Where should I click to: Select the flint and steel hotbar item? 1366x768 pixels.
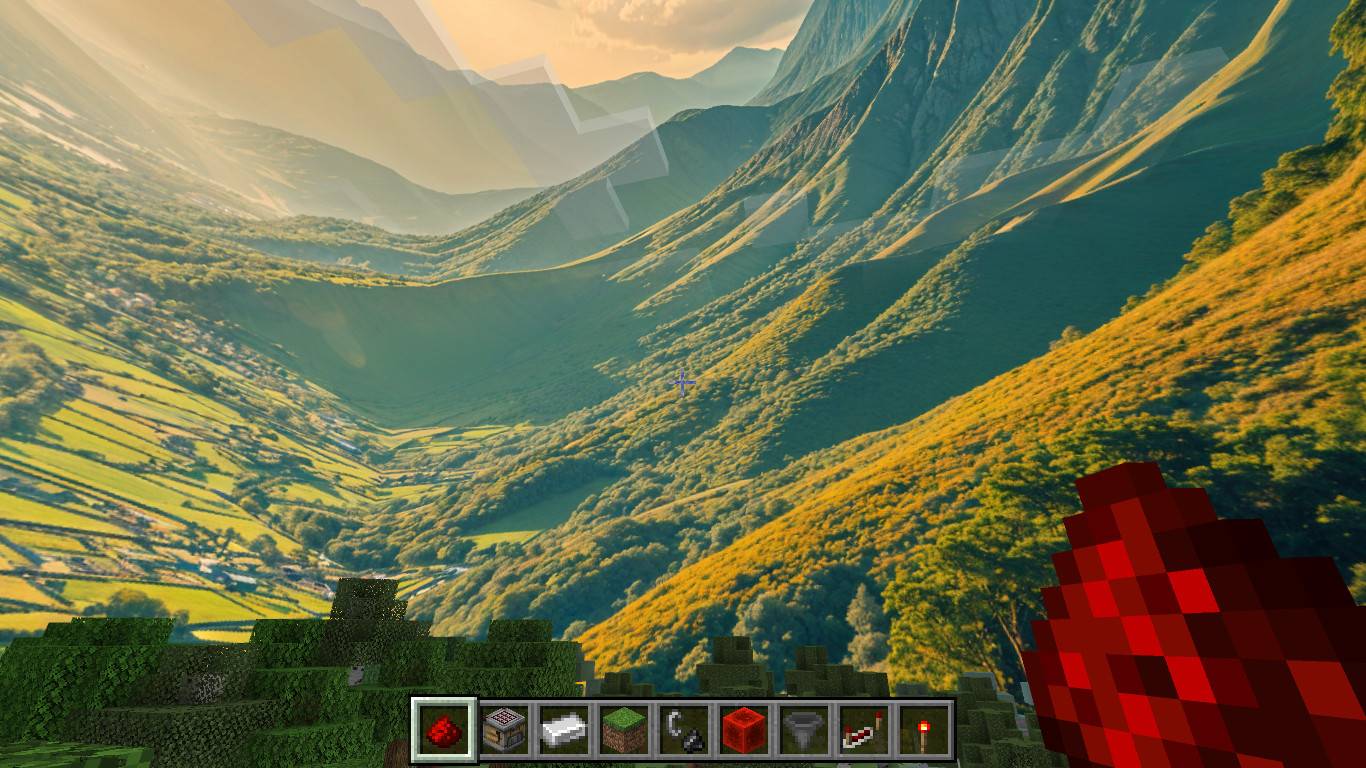point(684,730)
